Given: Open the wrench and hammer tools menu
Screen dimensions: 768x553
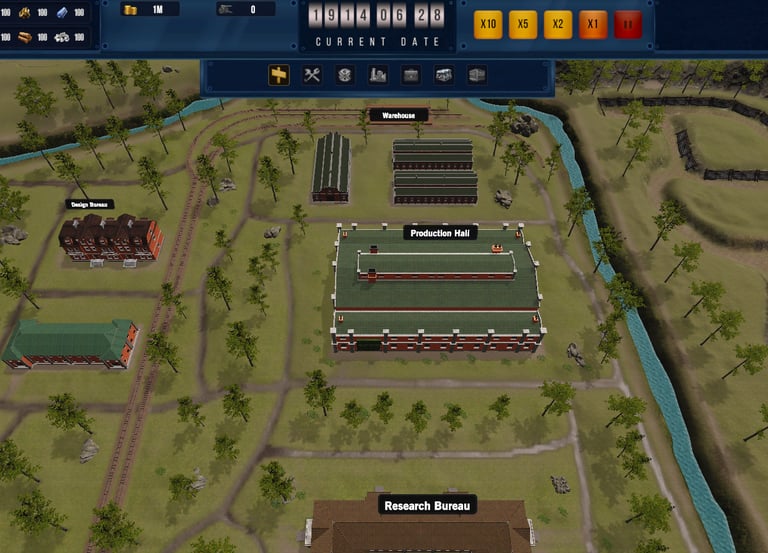Looking at the screenshot, I should (x=312, y=75).
